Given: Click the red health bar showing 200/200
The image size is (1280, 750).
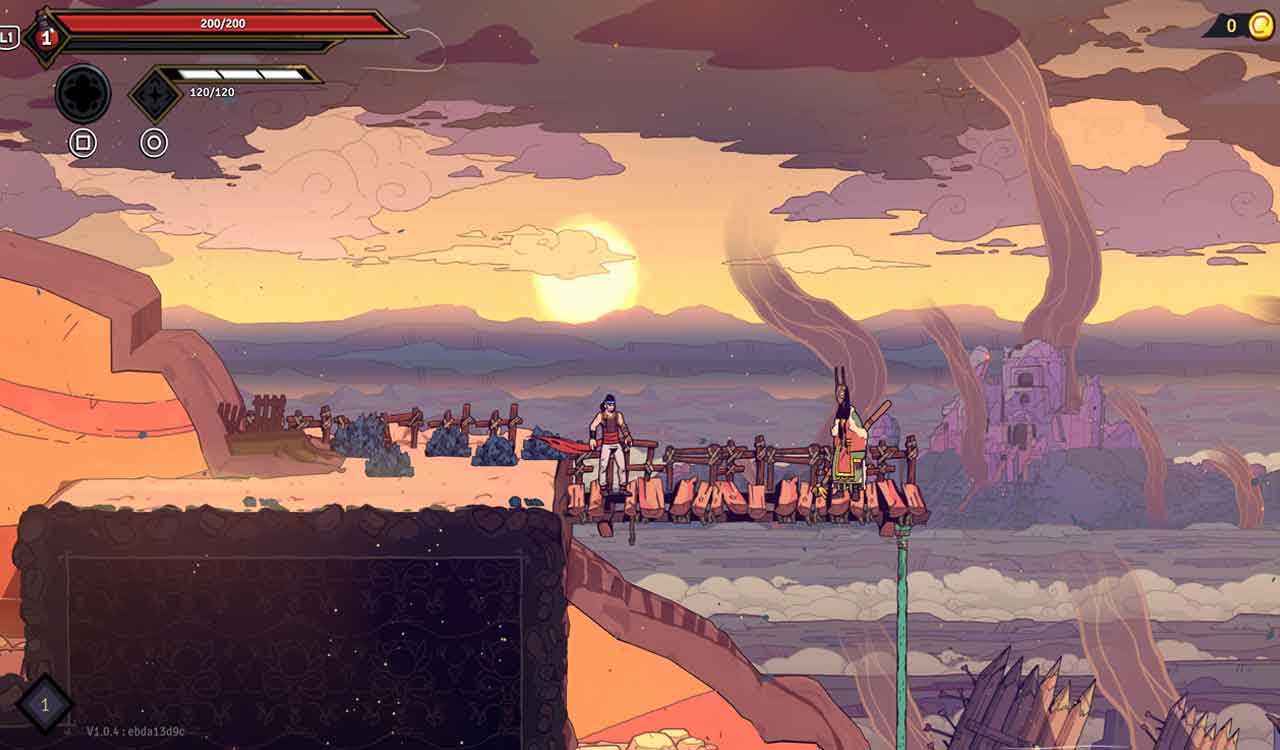Looking at the screenshot, I should 220,22.
